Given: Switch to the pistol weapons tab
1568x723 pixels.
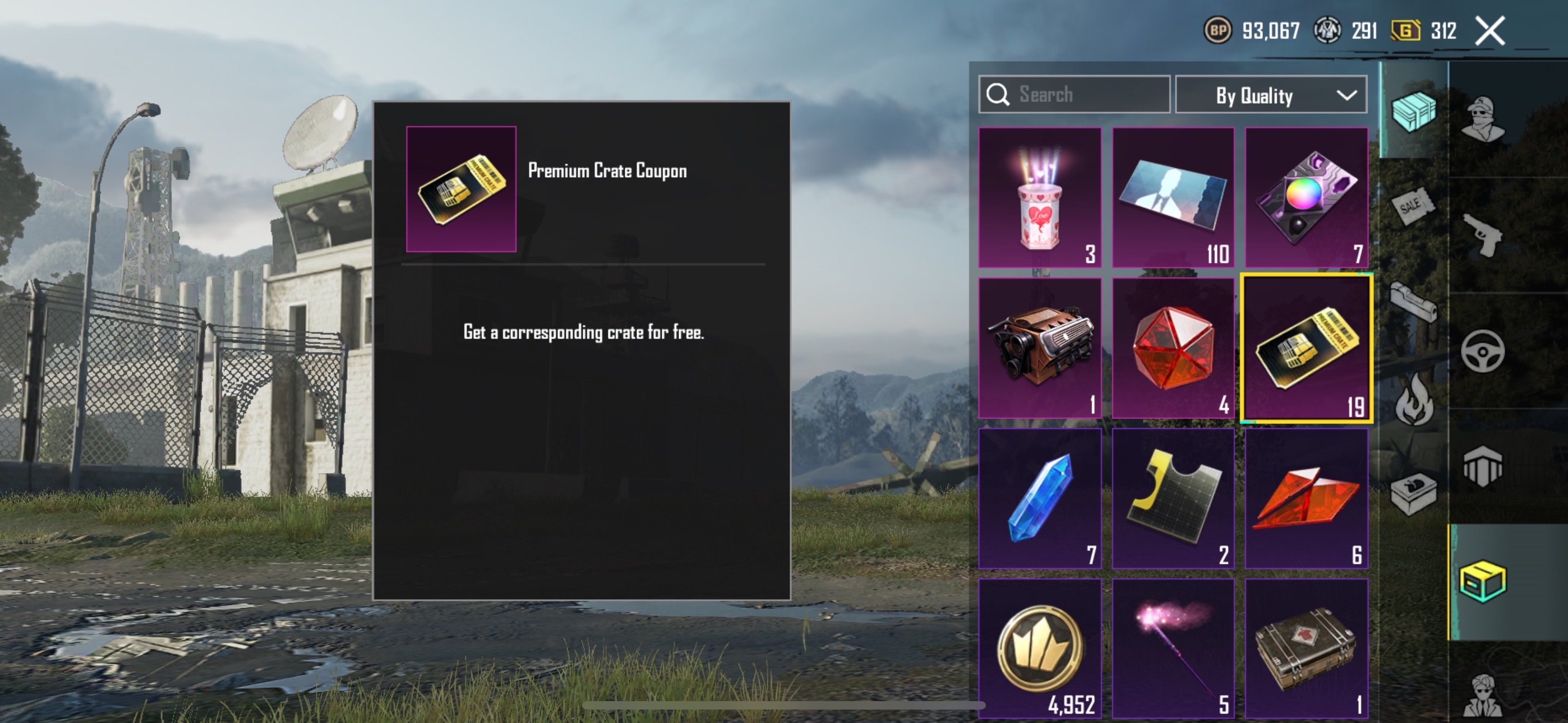Looking at the screenshot, I should pyautogui.click(x=1483, y=235).
